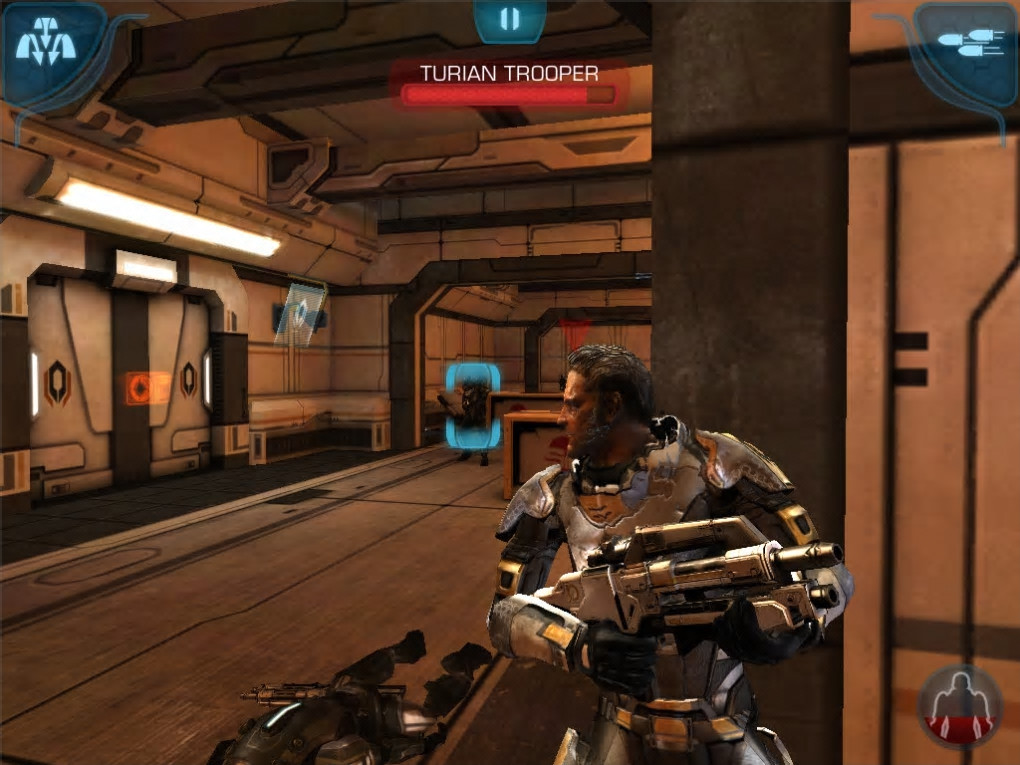
Task: Open the weapon selection icon
Action: coord(965,42)
